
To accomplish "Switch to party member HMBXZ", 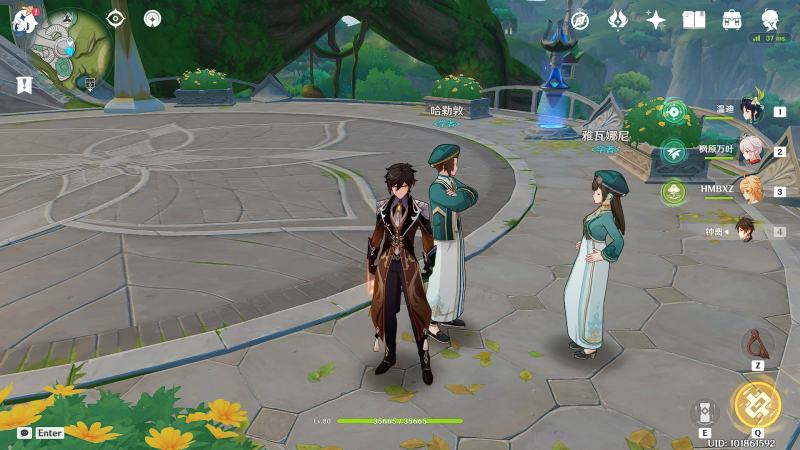I will pos(750,190).
